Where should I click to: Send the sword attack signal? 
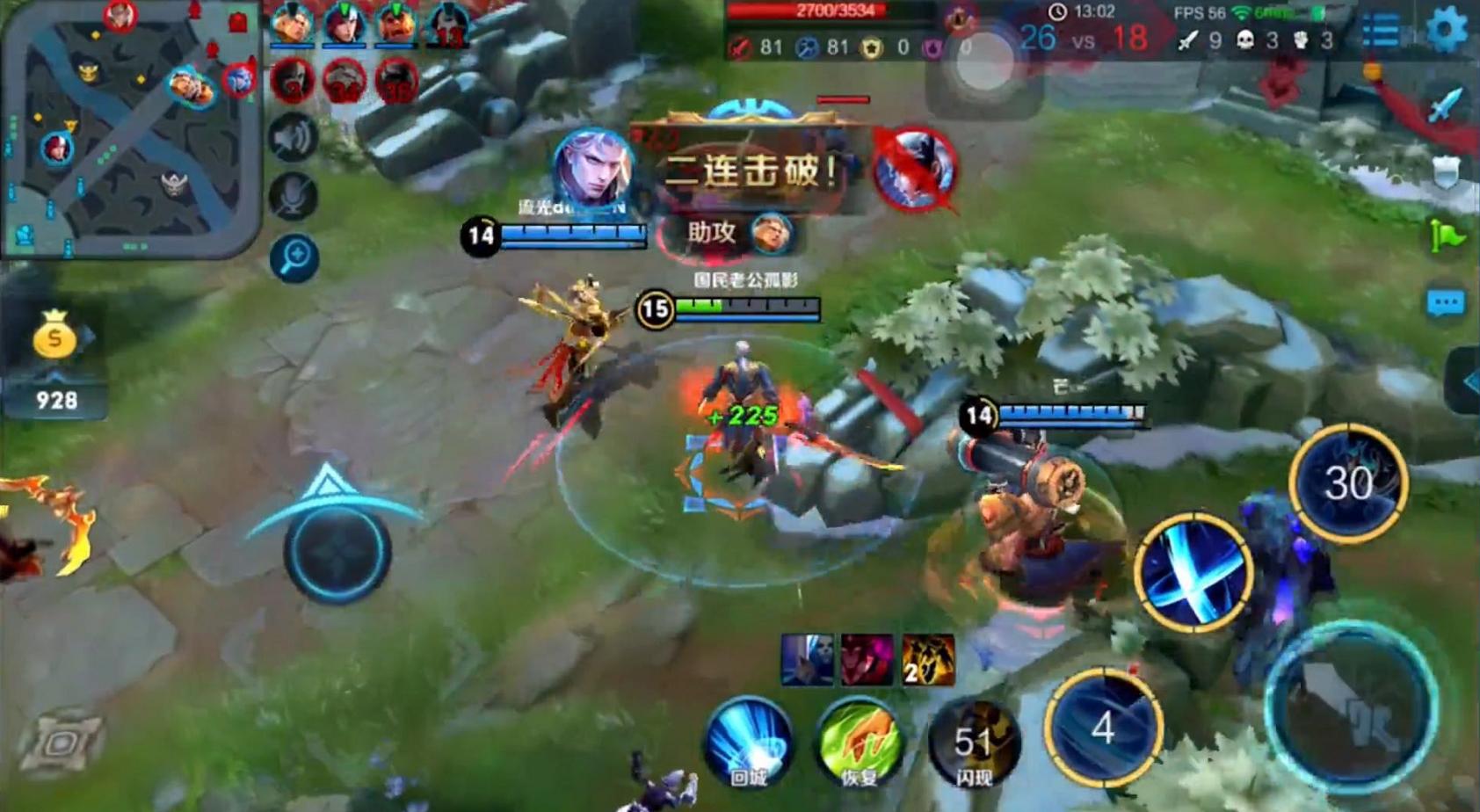[1446, 105]
